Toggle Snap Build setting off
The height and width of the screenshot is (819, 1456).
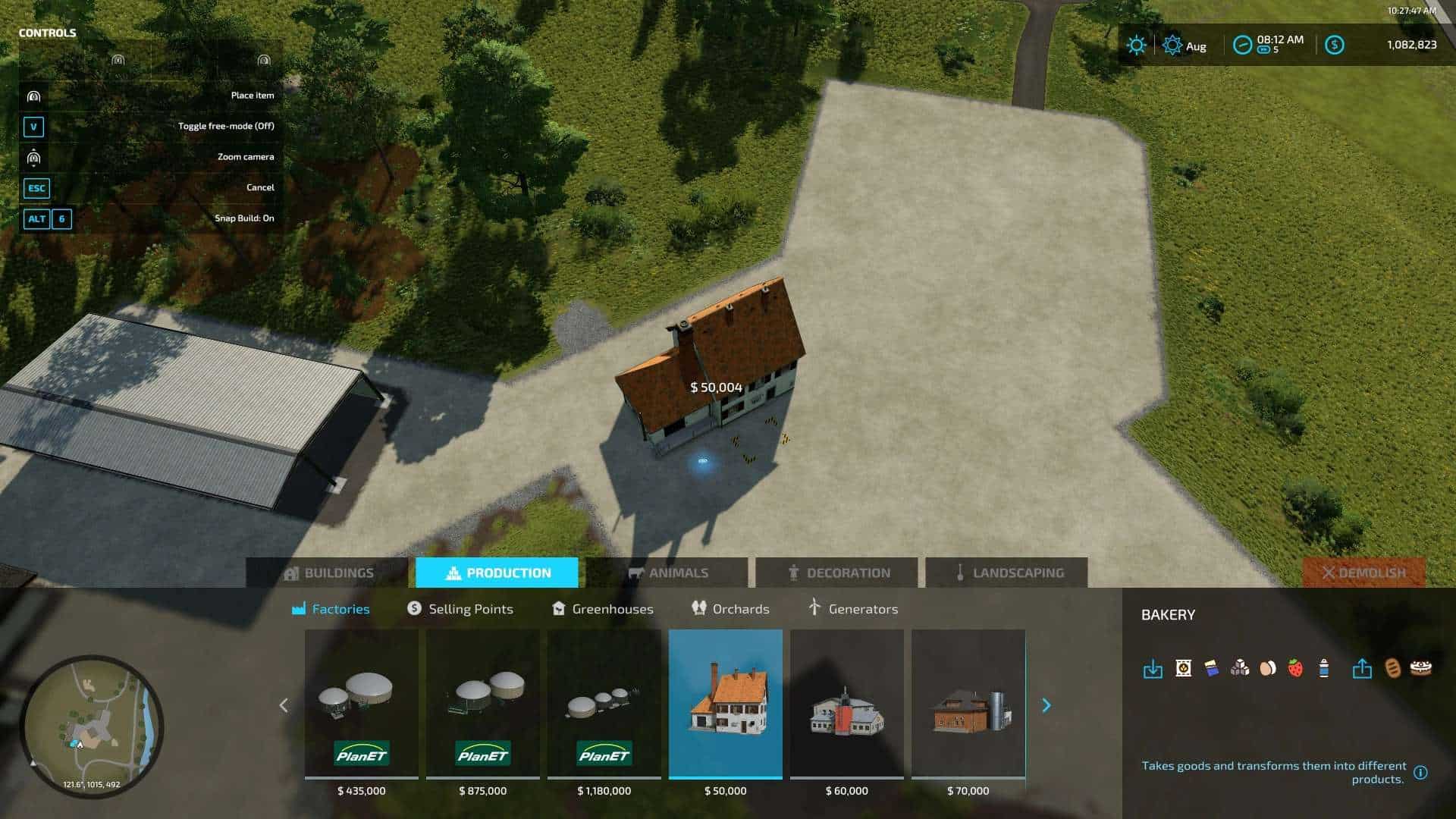coord(48,218)
